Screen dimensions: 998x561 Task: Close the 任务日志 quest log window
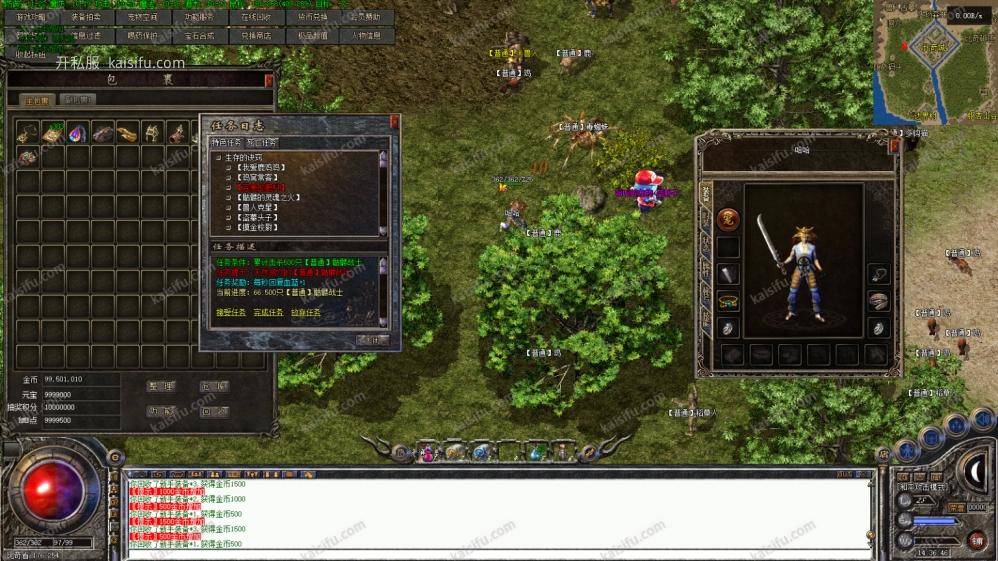(394, 122)
